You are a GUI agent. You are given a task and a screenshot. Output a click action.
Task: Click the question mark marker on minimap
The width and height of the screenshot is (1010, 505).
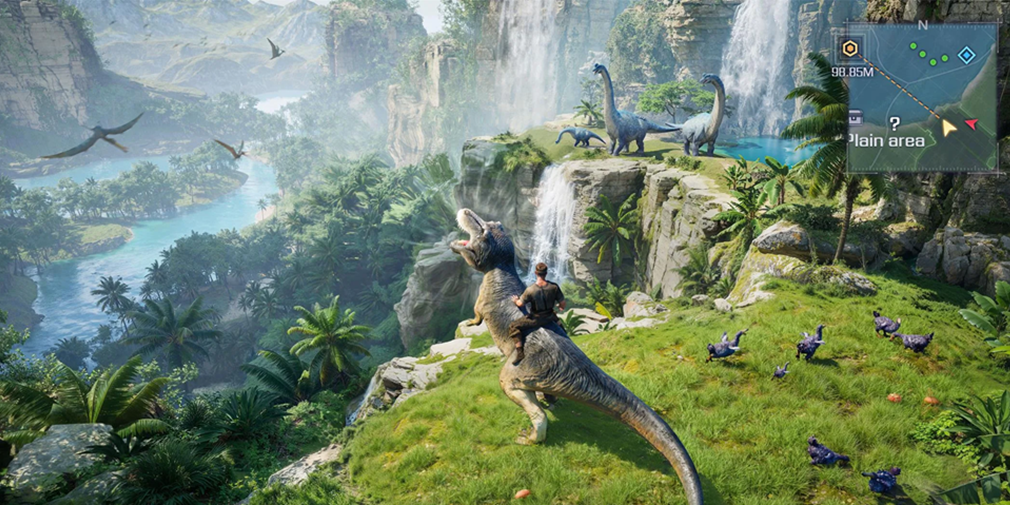(x=894, y=123)
